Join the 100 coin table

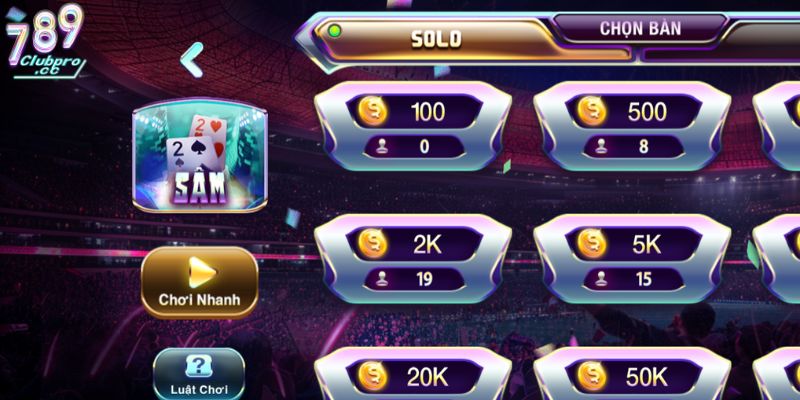412,126
